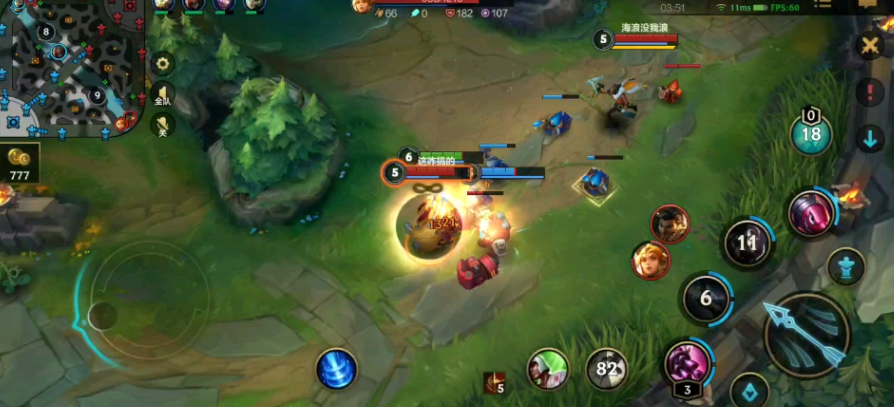
Task: Cast the ability on 11-second cooldown
Action: click(x=747, y=242)
